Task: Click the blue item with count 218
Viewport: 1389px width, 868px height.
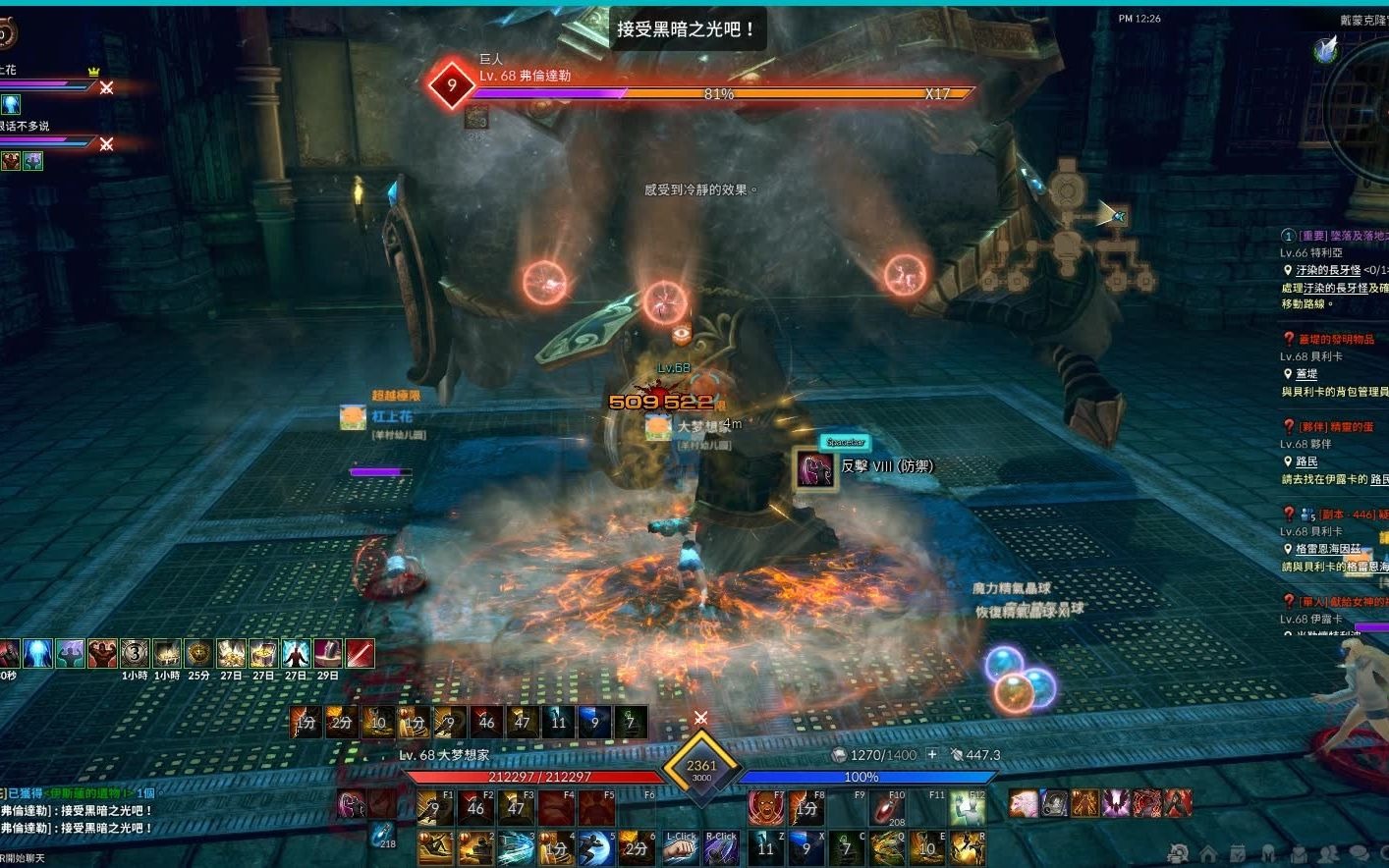Action: [x=383, y=835]
